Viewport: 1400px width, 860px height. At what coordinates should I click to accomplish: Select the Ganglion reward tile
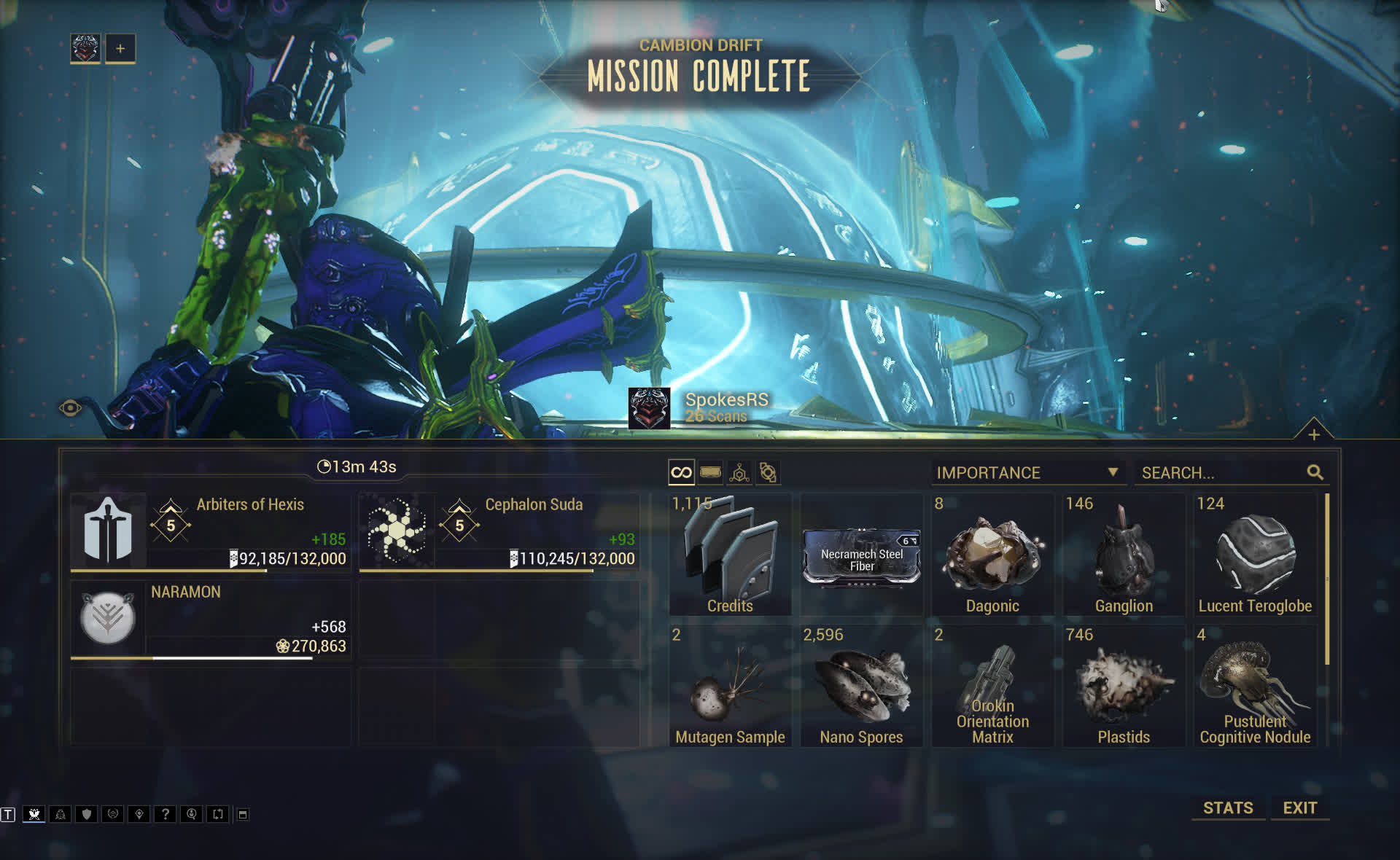click(x=1124, y=555)
